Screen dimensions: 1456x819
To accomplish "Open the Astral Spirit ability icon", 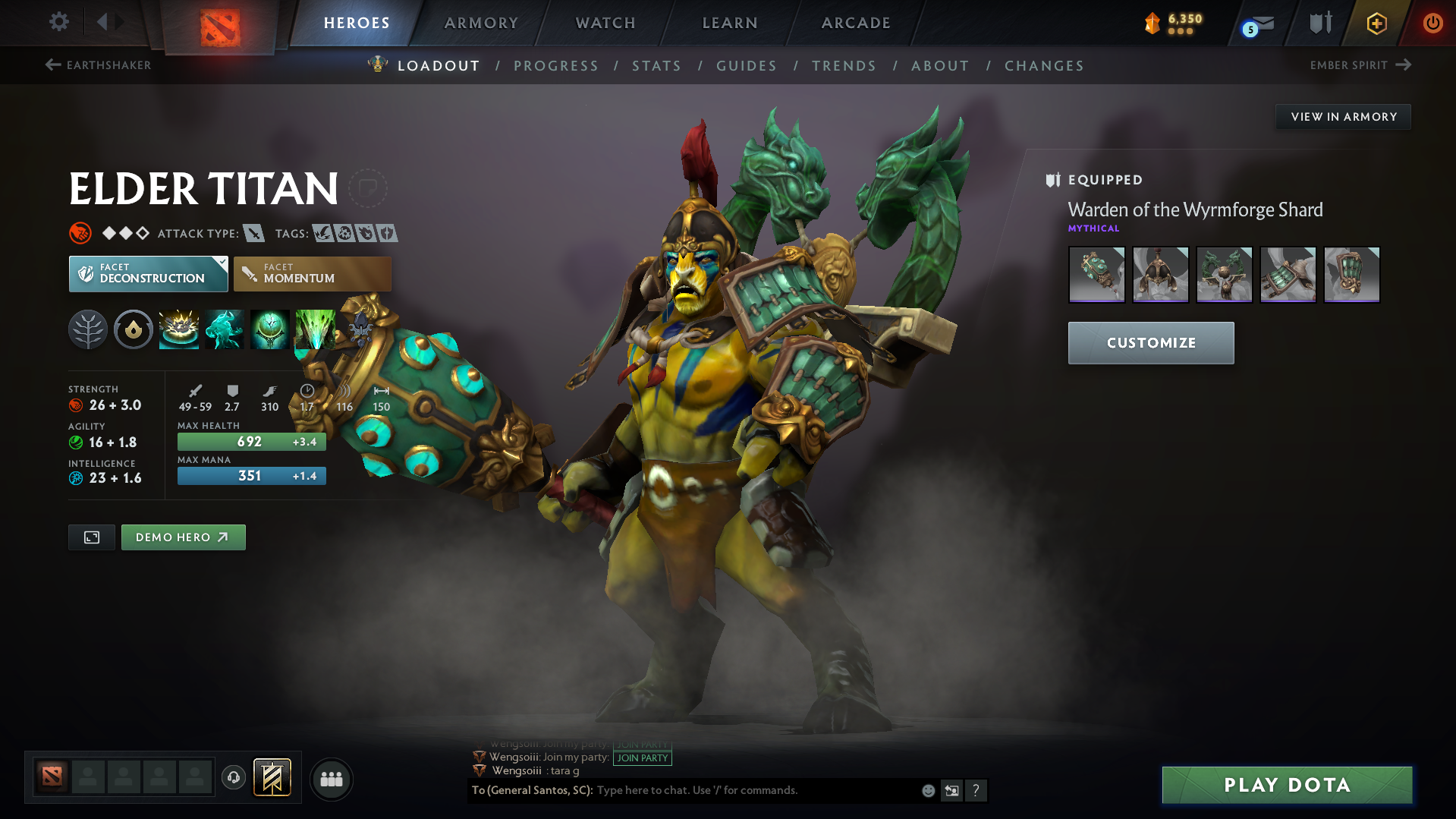I will click(224, 329).
